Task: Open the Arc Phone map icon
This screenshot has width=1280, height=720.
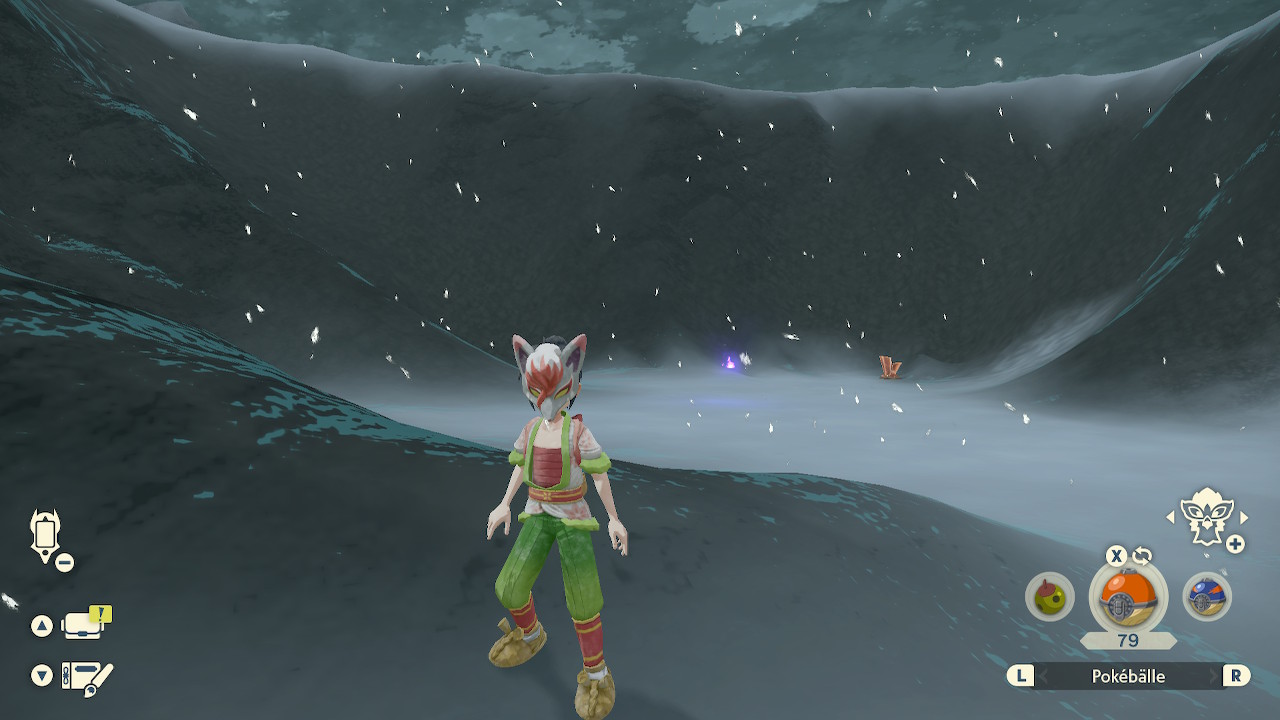Action: point(46,535)
